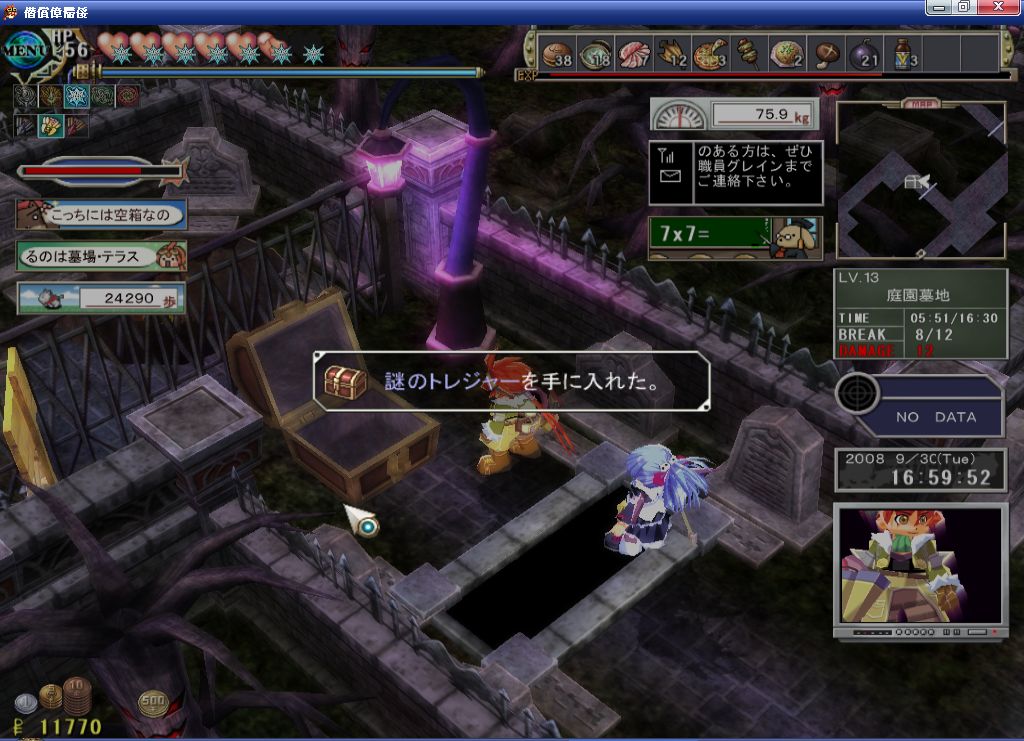Open the MENU orb

[x=27, y=47]
